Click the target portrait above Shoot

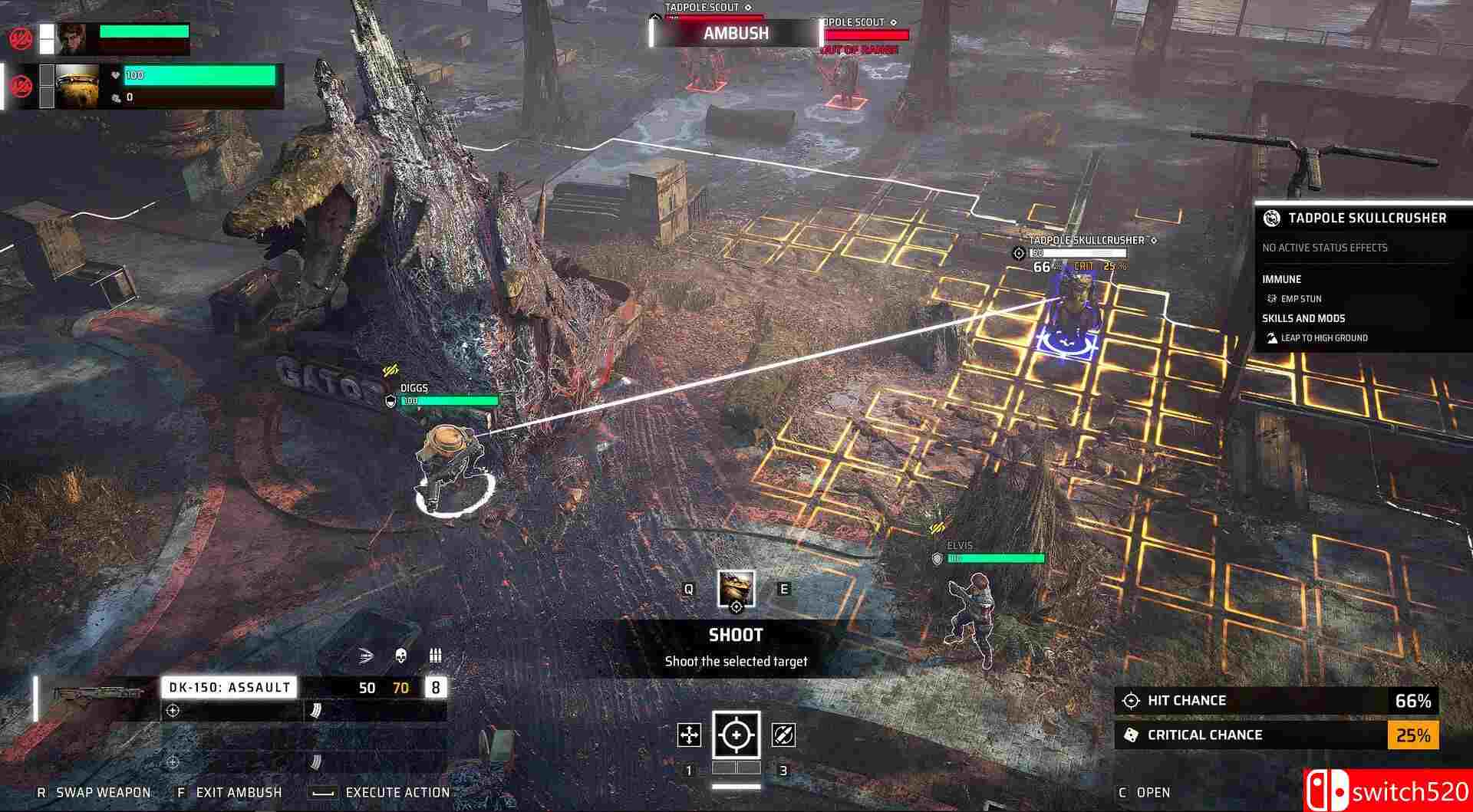[736, 590]
